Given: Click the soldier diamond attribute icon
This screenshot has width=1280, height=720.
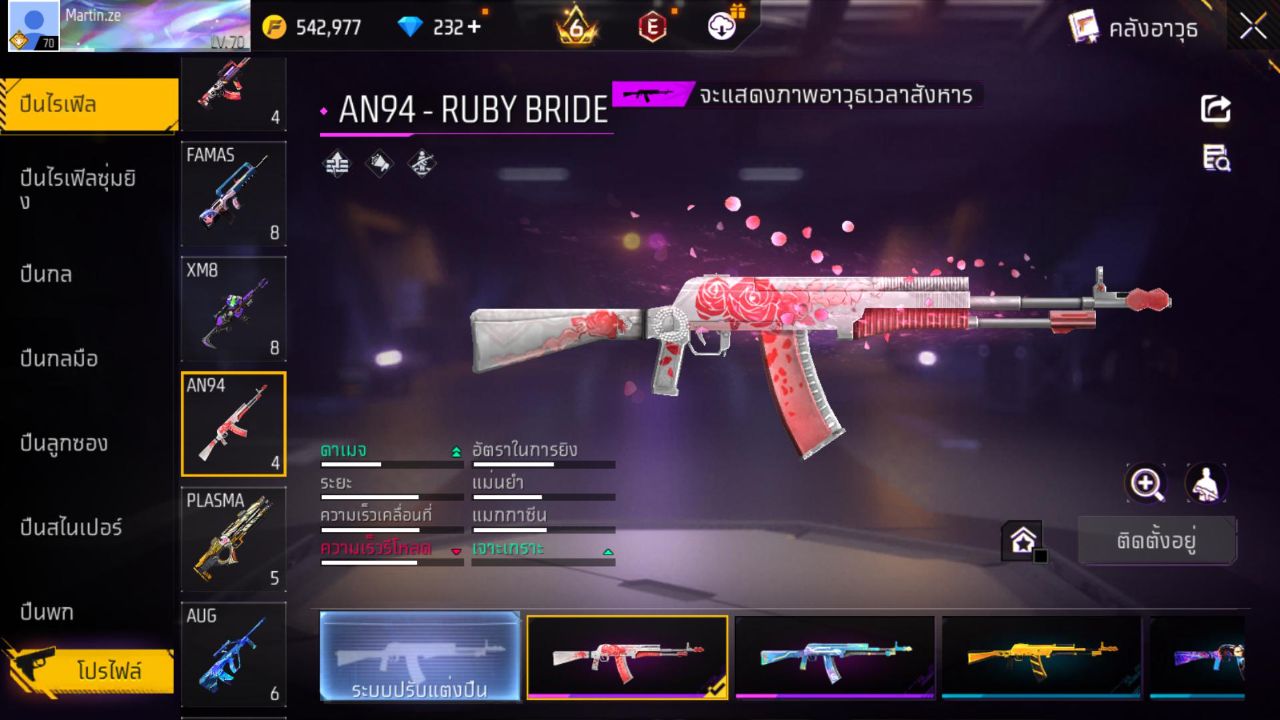Looking at the screenshot, I should (419, 163).
